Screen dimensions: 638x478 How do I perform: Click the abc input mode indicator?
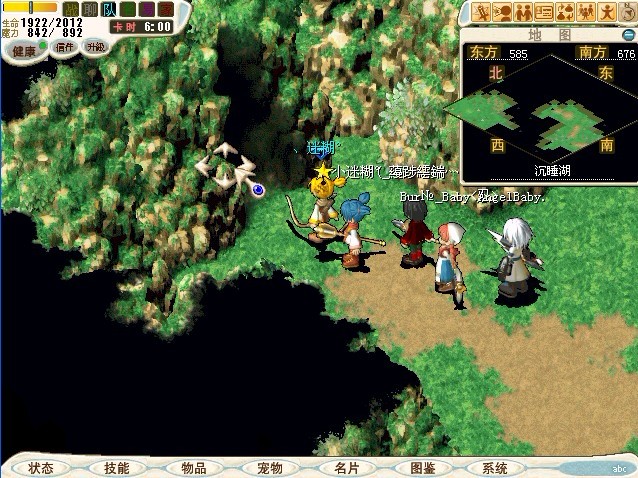pos(617,468)
